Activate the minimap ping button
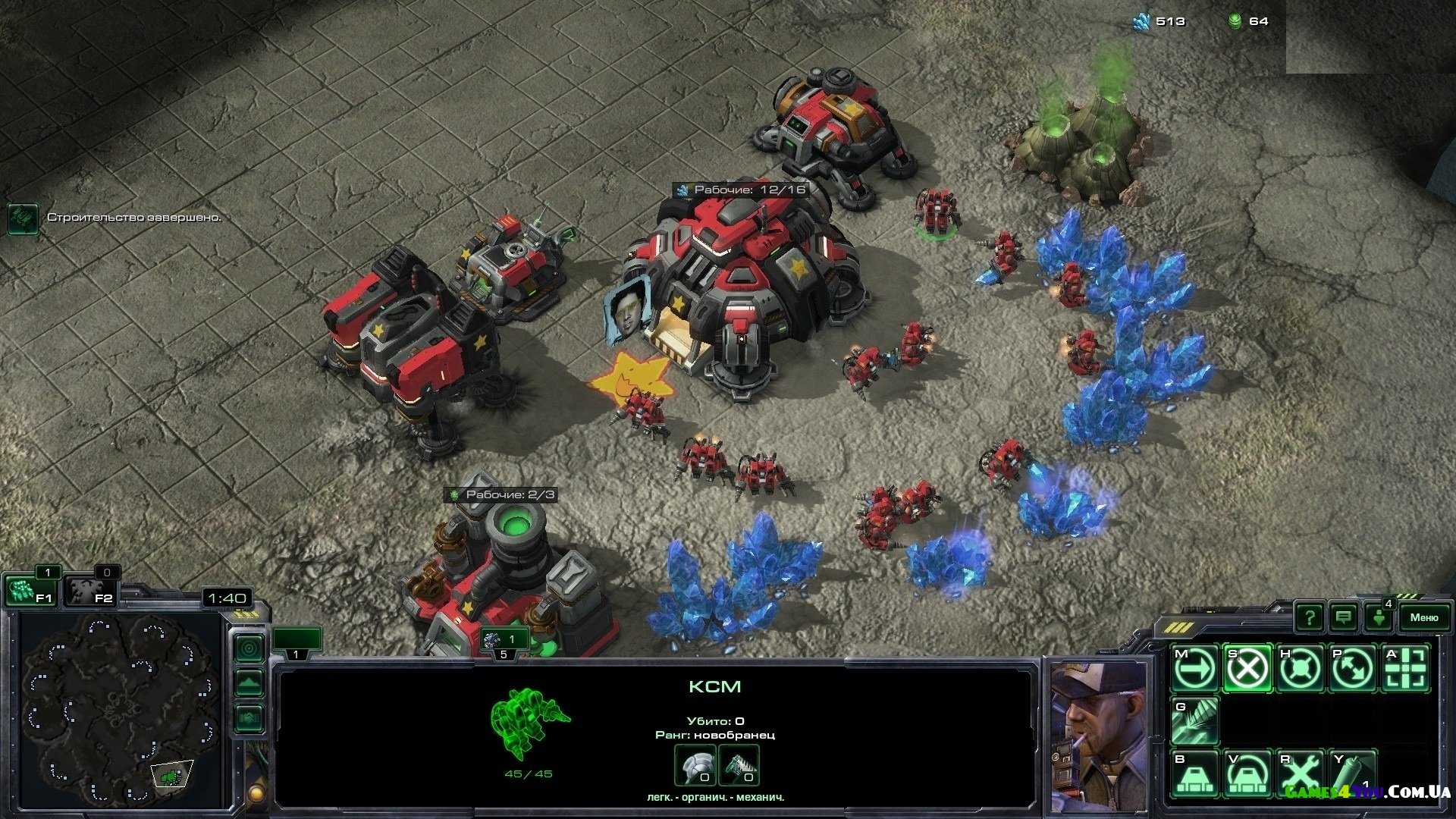 pos(249,648)
